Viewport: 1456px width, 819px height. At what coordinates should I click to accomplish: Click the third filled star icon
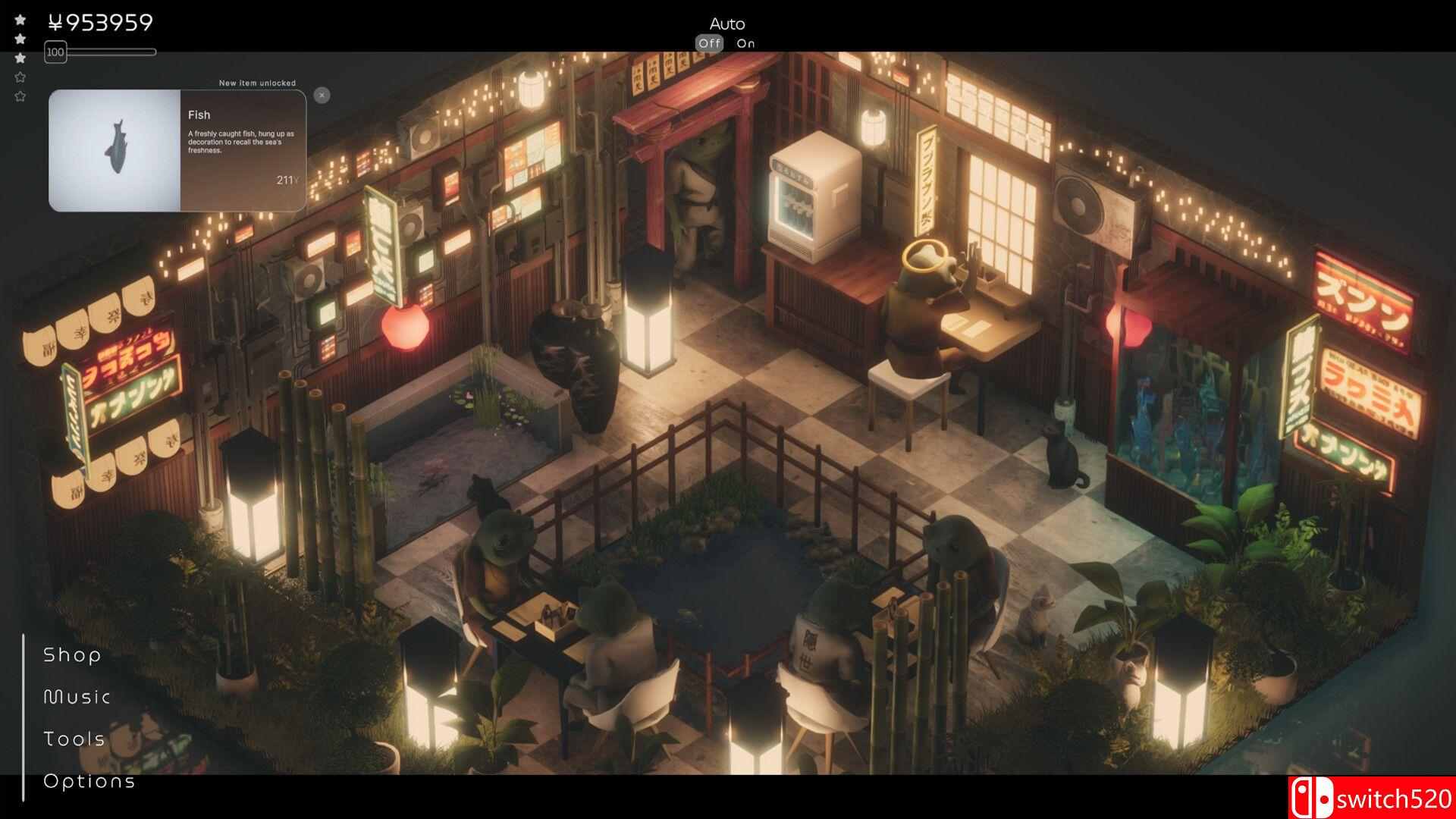pyautogui.click(x=20, y=58)
